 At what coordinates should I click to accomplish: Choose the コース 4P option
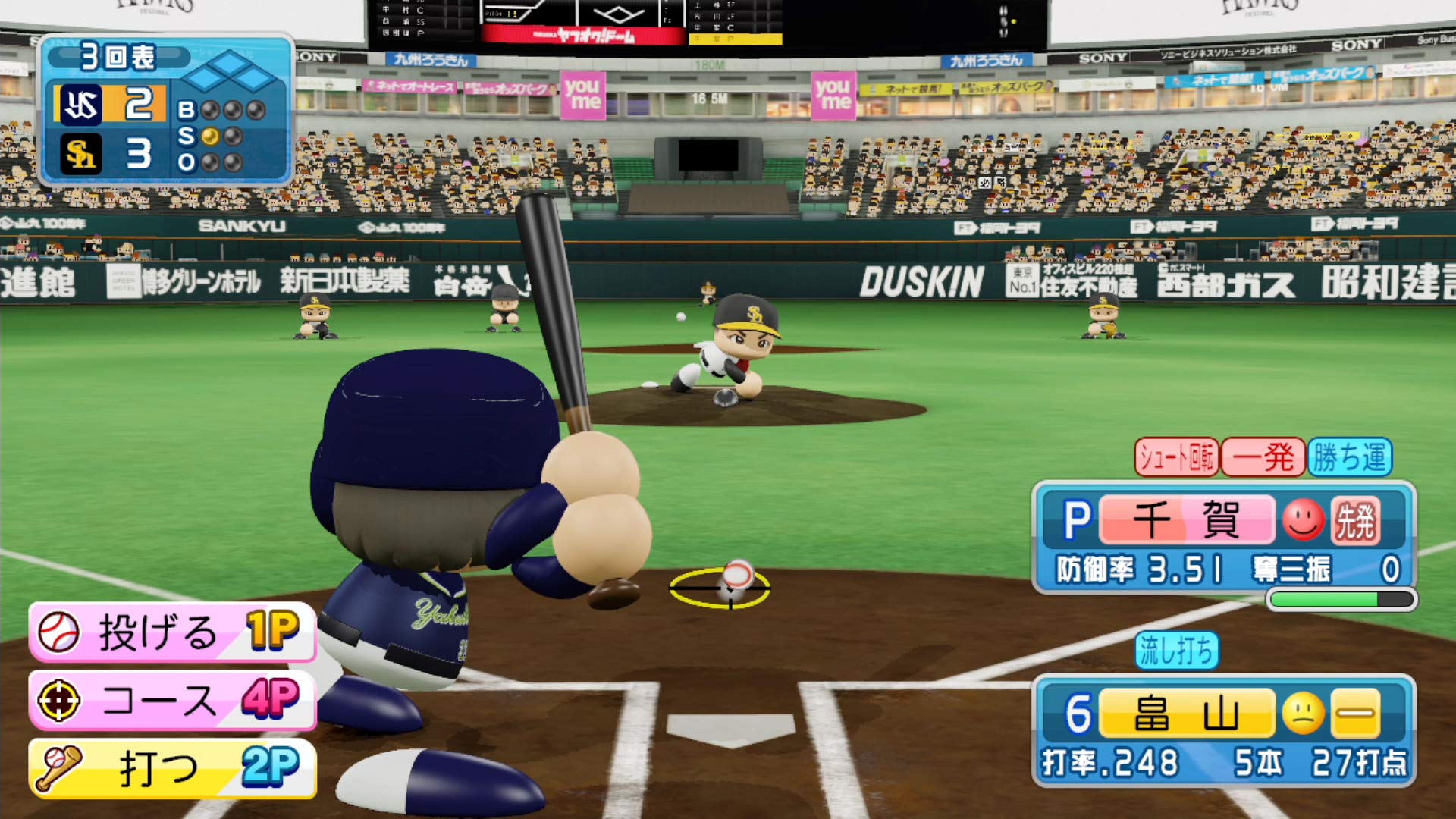(x=172, y=699)
